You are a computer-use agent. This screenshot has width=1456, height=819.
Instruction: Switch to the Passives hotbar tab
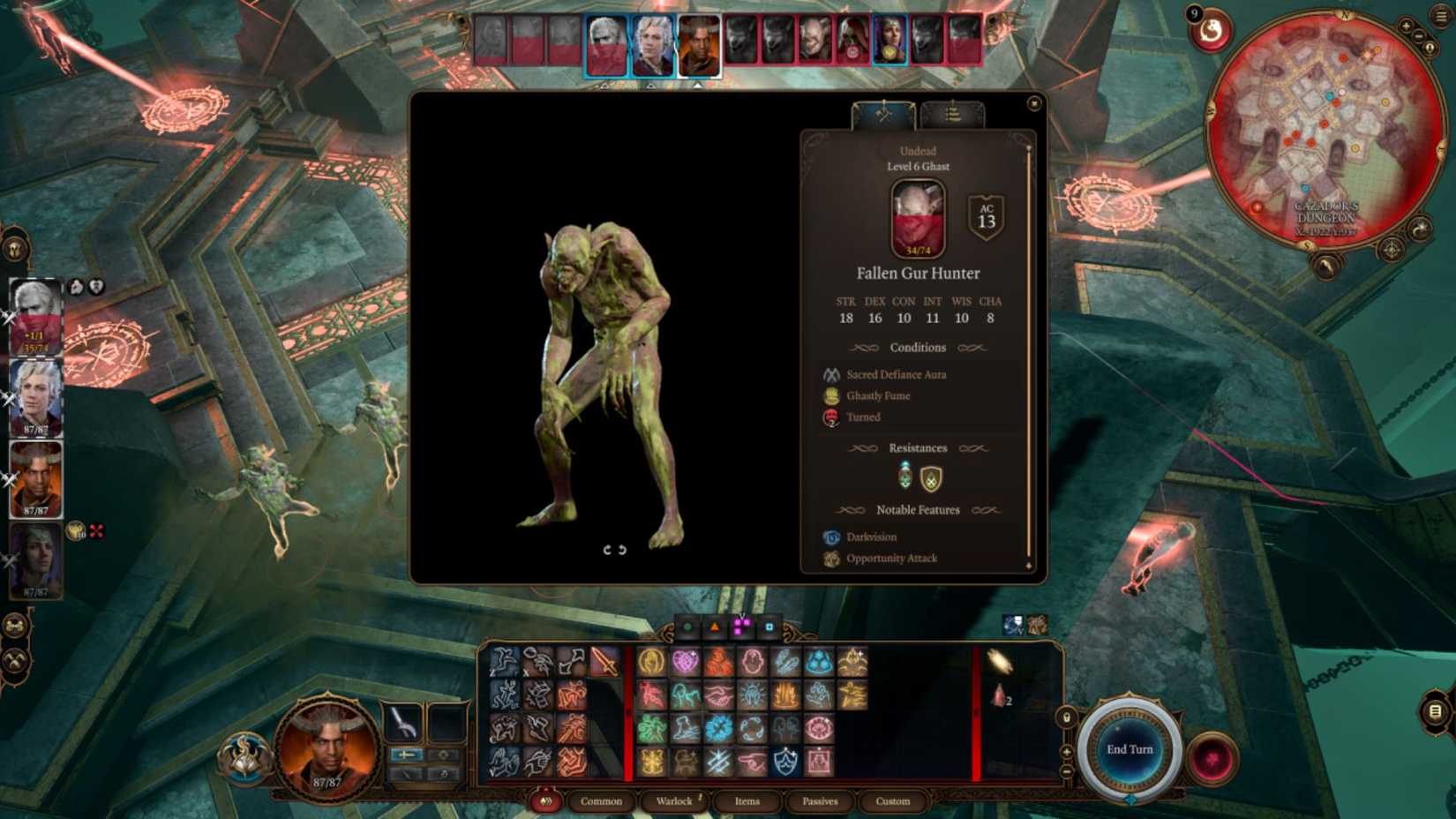pyautogui.click(x=820, y=801)
